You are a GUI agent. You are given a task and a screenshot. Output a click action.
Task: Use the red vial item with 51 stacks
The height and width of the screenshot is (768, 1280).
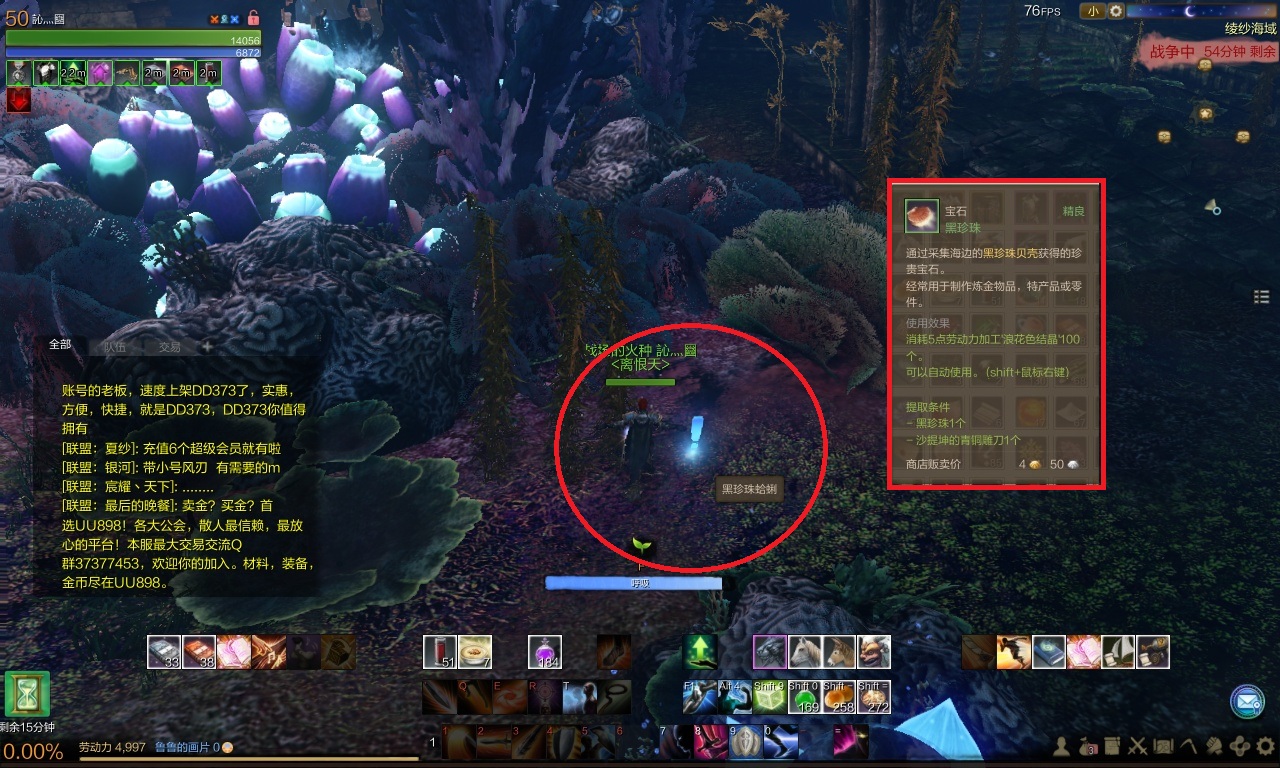coord(440,652)
